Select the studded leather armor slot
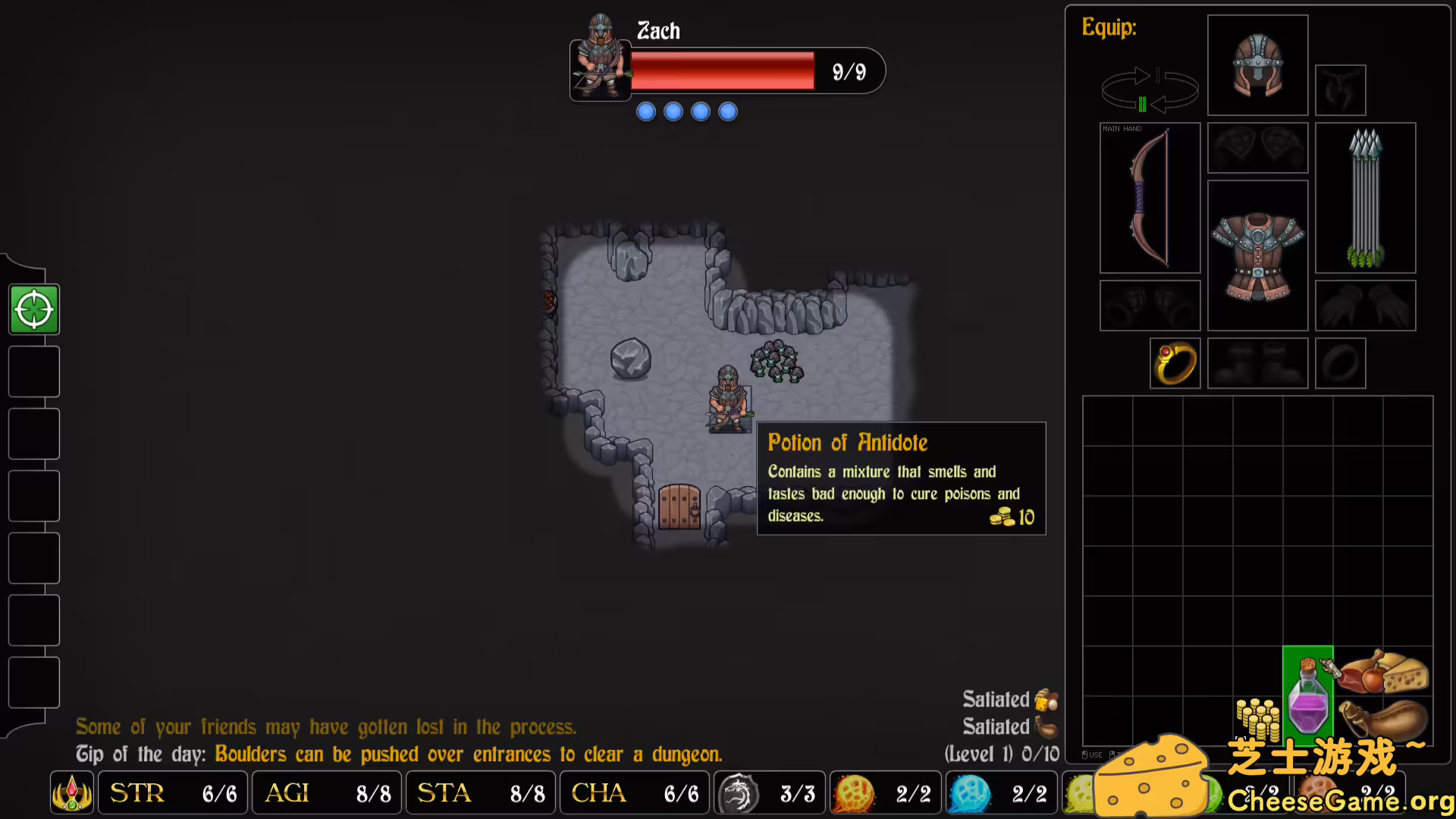Image resolution: width=1456 pixels, height=819 pixels. pos(1257,255)
